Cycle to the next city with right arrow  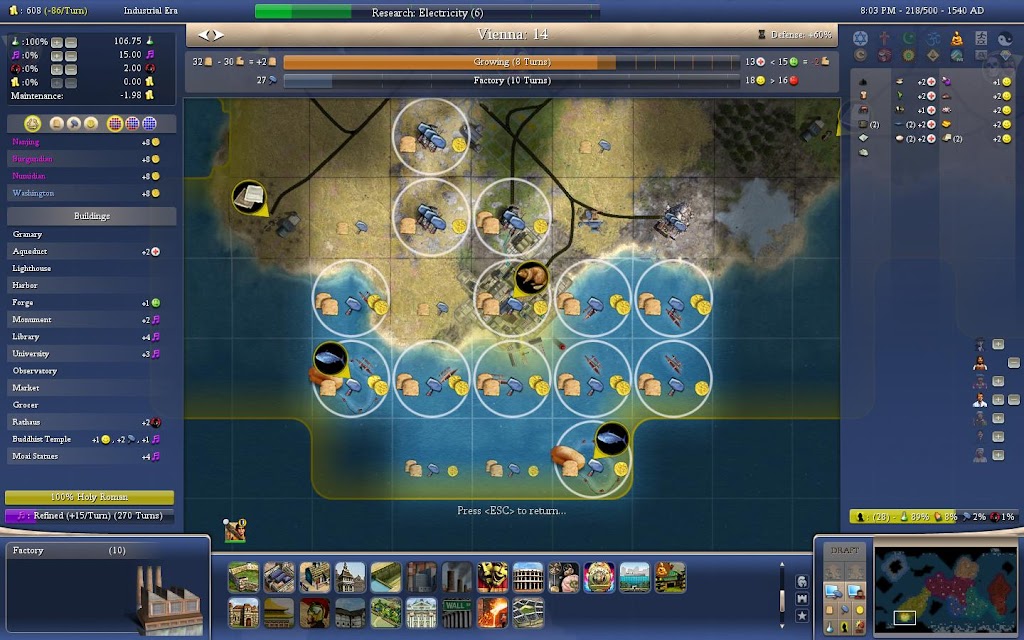tap(218, 35)
